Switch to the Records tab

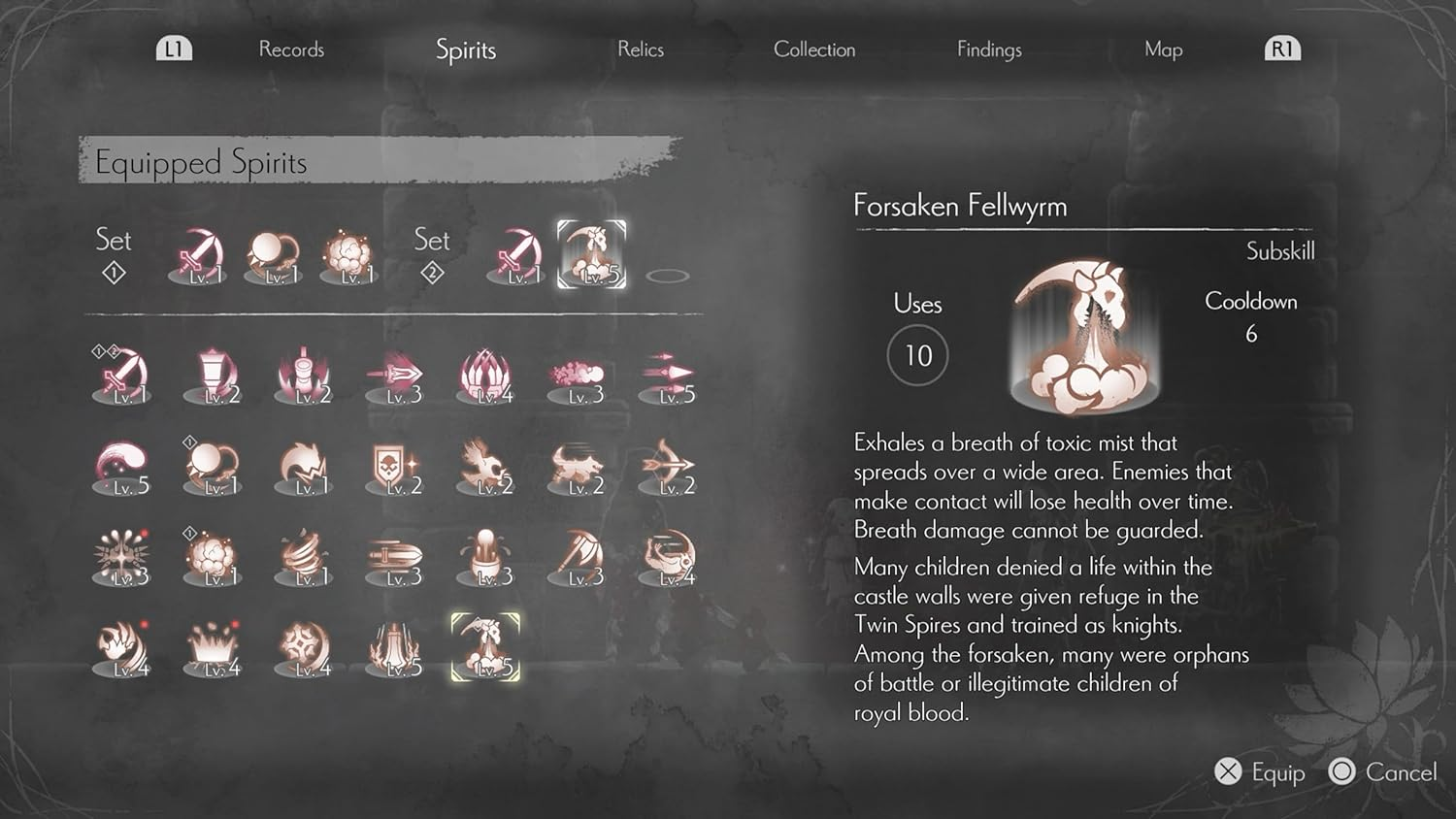click(291, 49)
